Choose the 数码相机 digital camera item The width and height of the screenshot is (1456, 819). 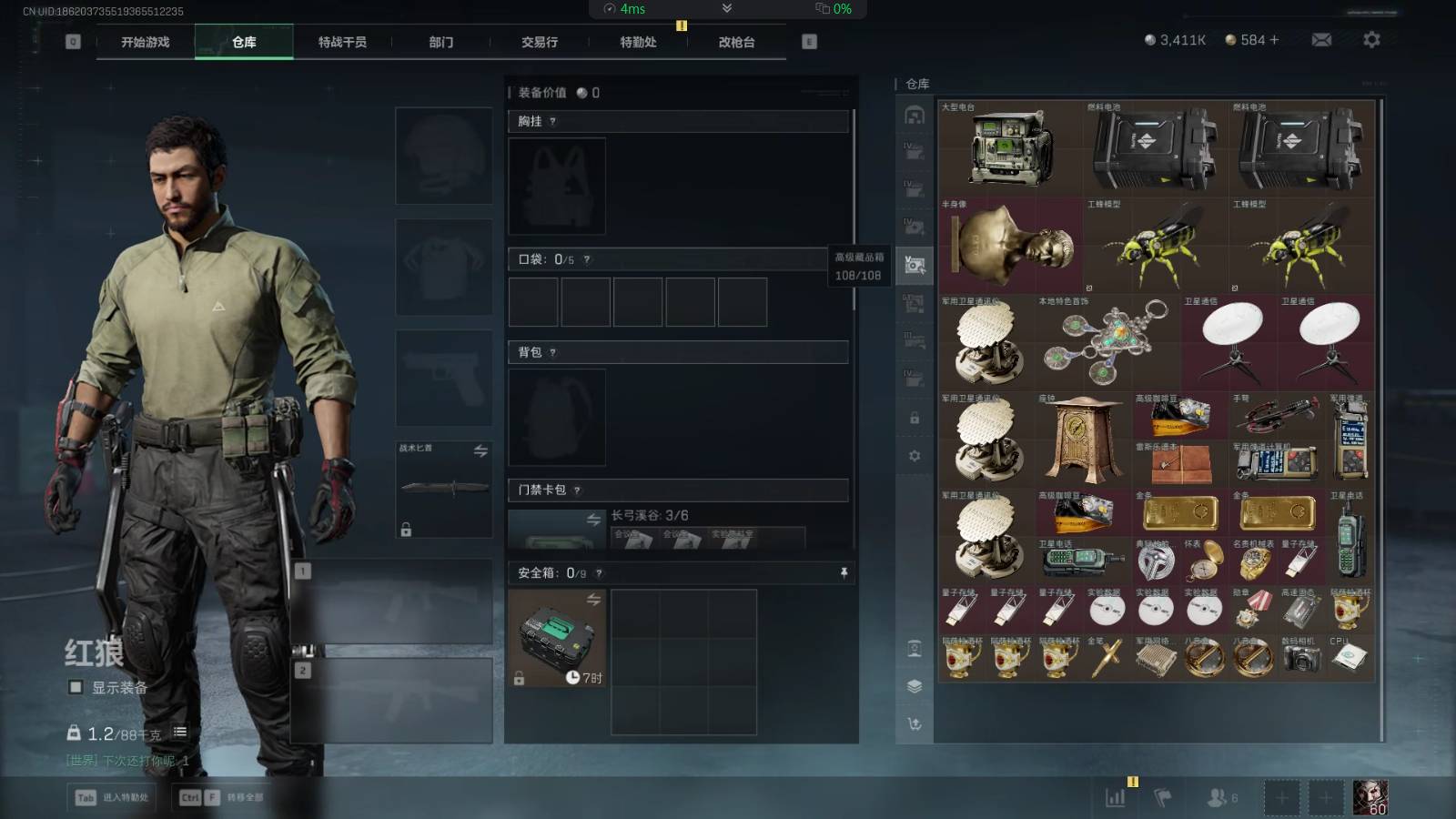(x=1301, y=659)
